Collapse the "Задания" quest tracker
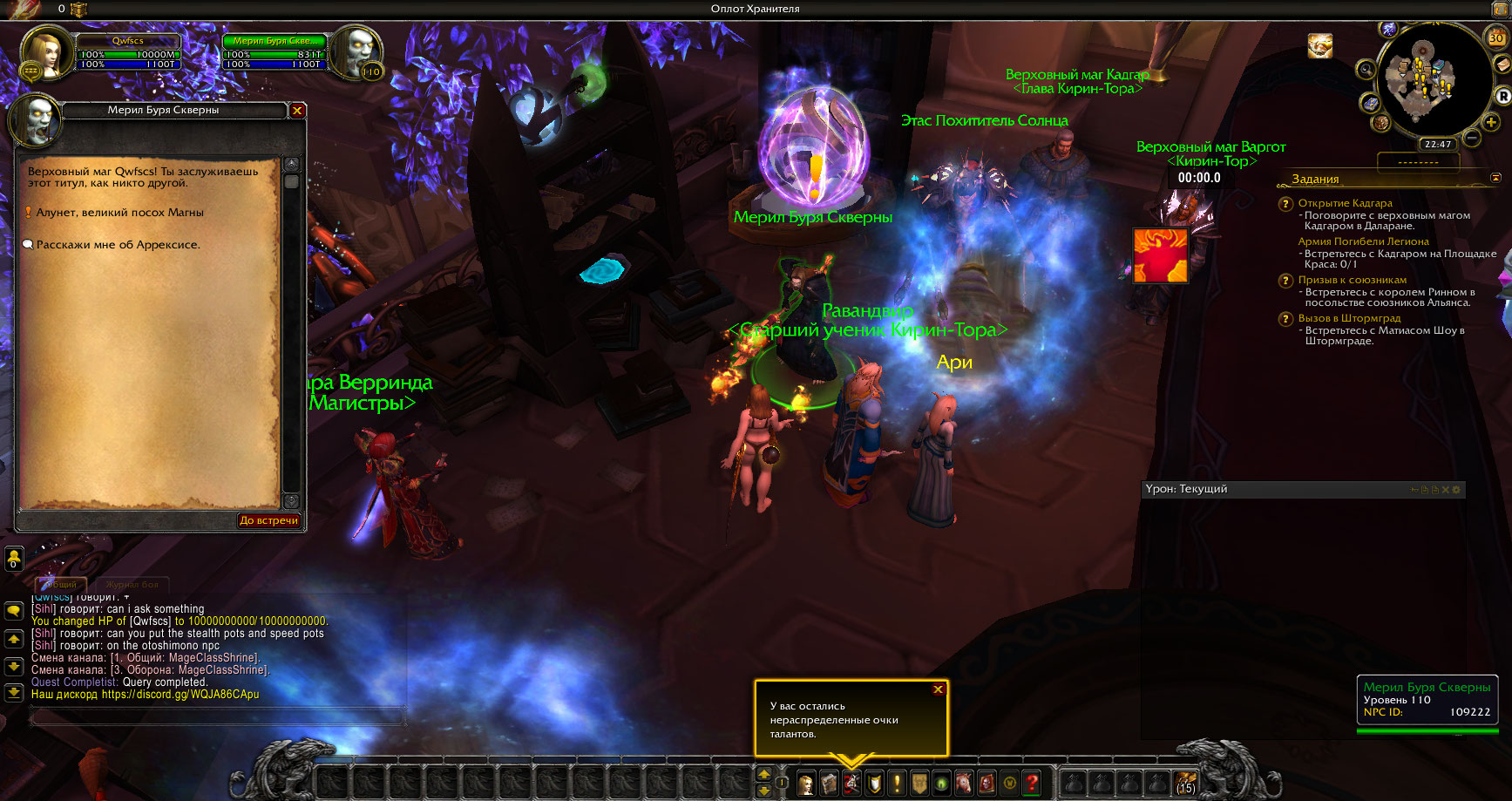The height and width of the screenshot is (801, 1512). click(x=1495, y=178)
